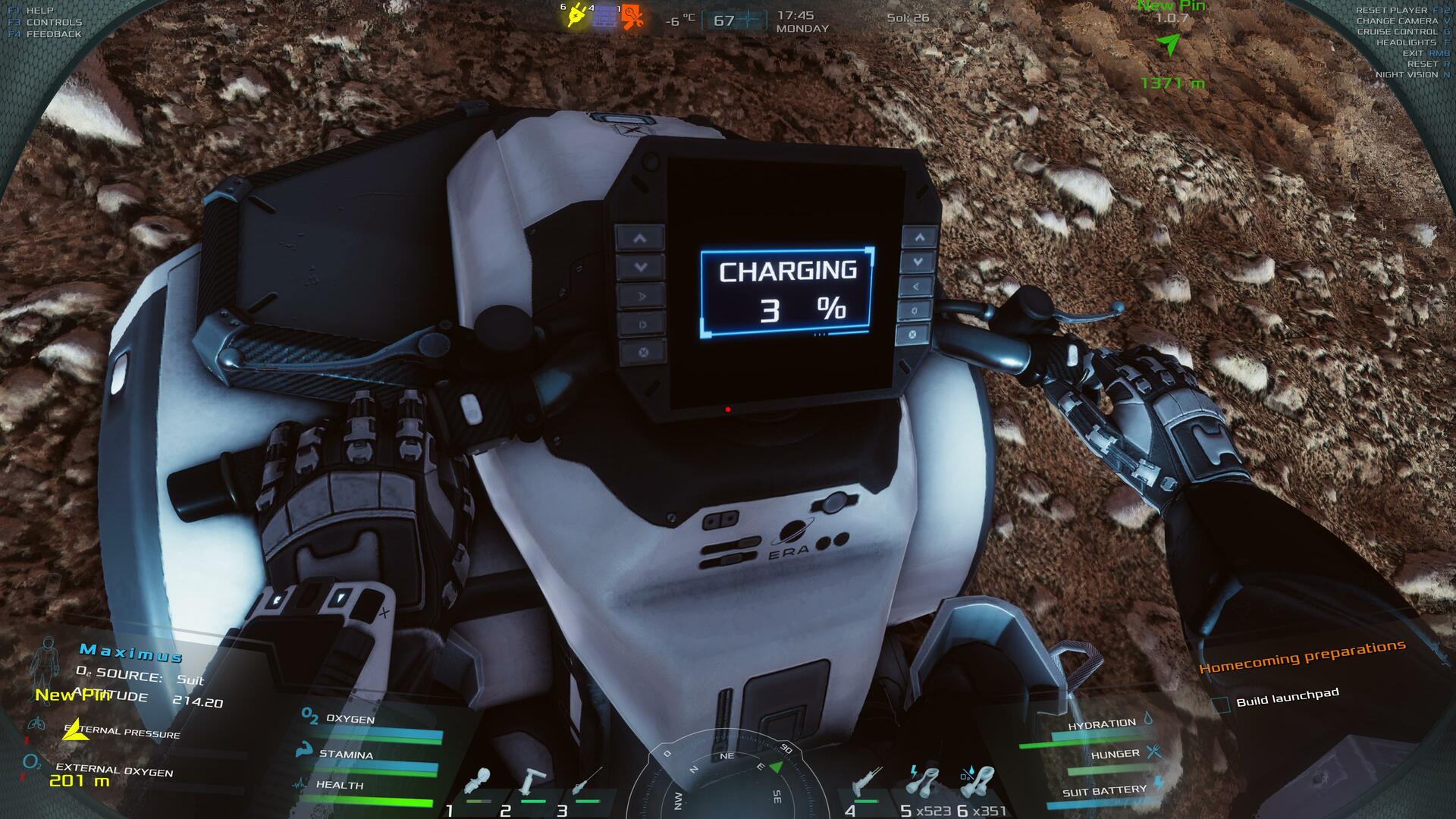The image size is (1456, 819).
Task: Click the astronaut body status icon
Action: [x=47, y=661]
